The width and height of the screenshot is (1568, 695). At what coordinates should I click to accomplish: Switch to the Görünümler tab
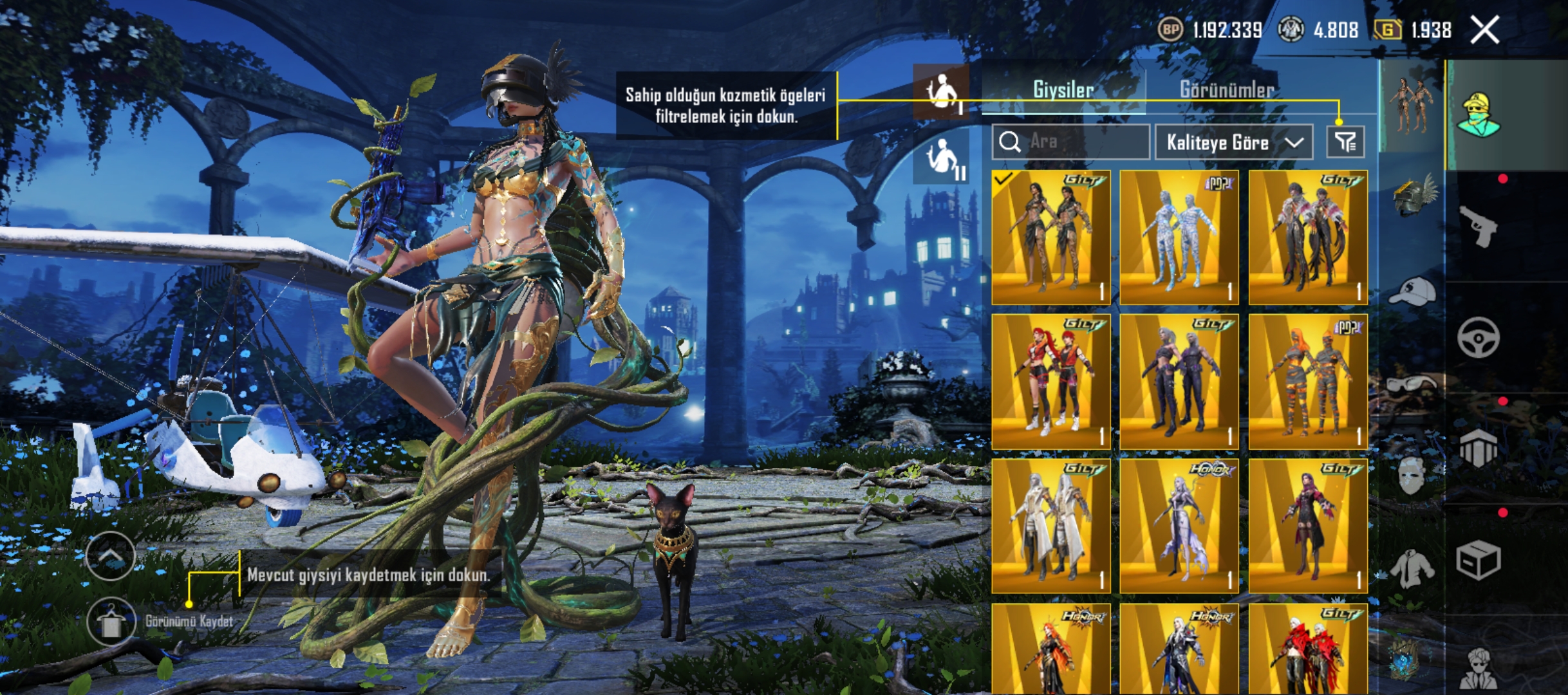pyautogui.click(x=1226, y=90)
